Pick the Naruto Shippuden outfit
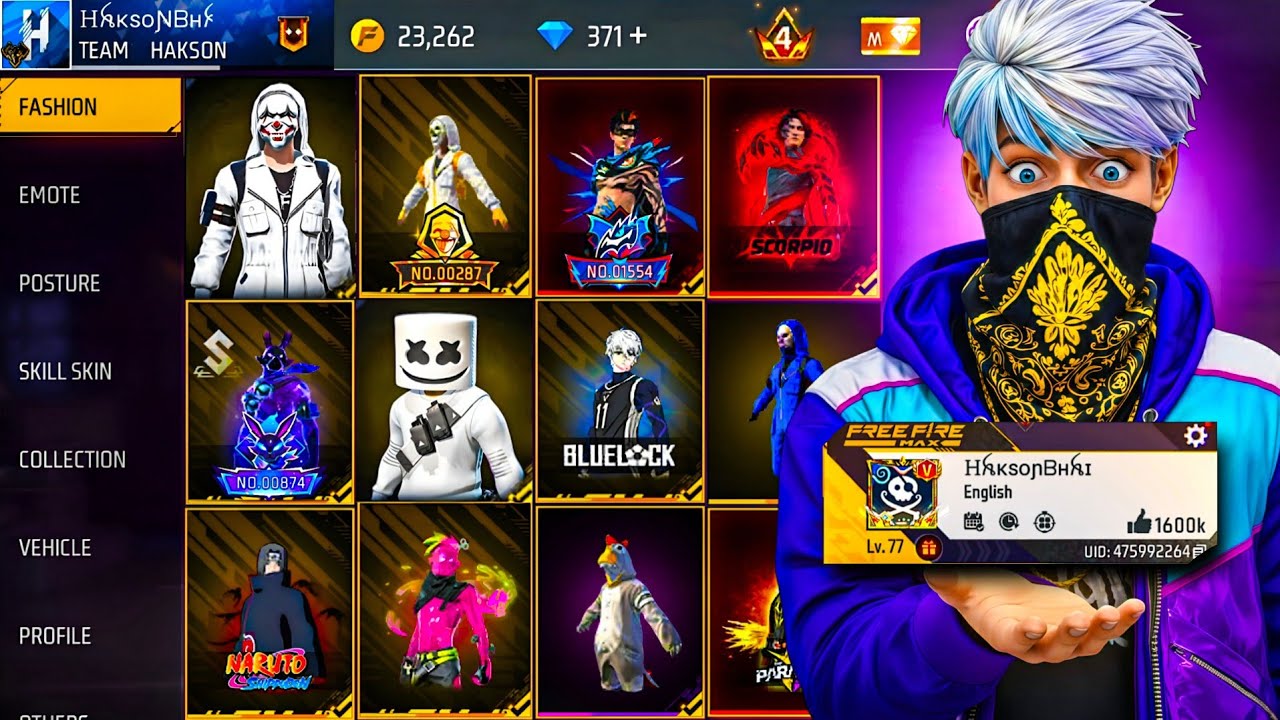The width and height of the screenshot is (1280, 720). 270,612
